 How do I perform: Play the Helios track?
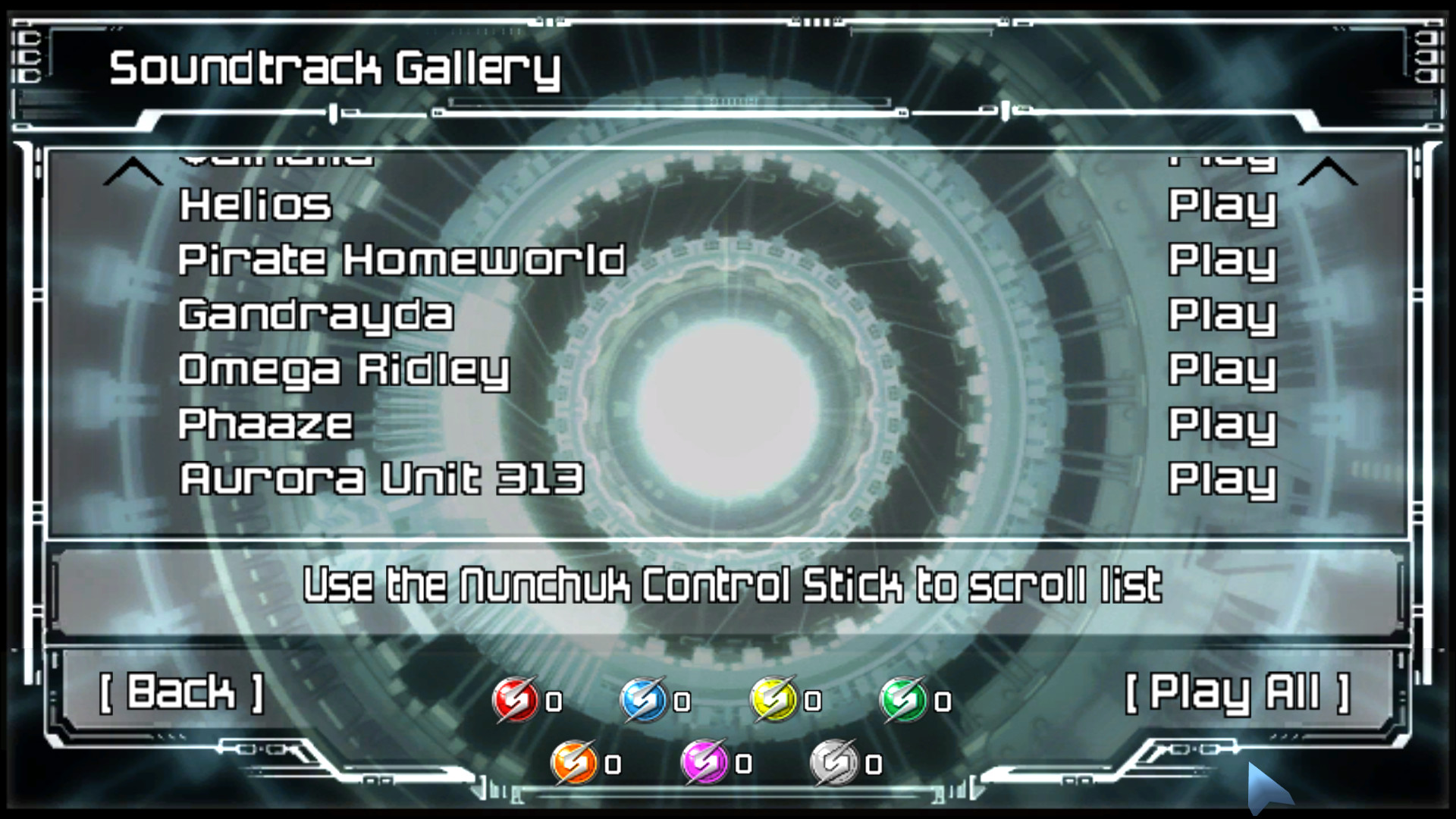[1222, 205]
